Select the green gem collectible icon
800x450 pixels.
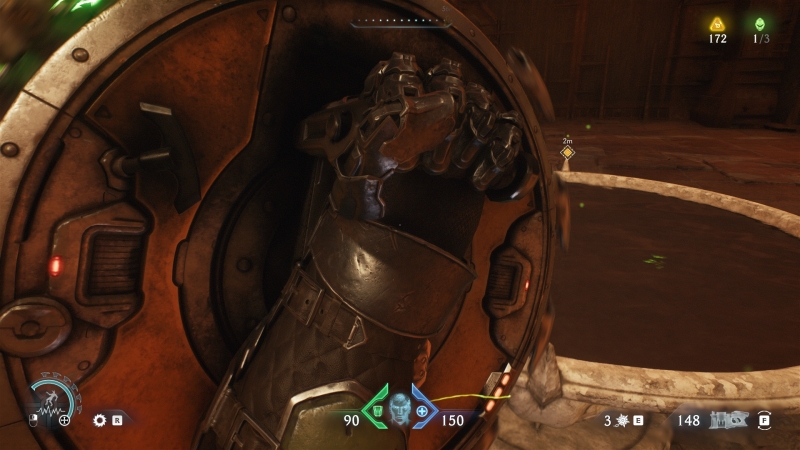762,25
